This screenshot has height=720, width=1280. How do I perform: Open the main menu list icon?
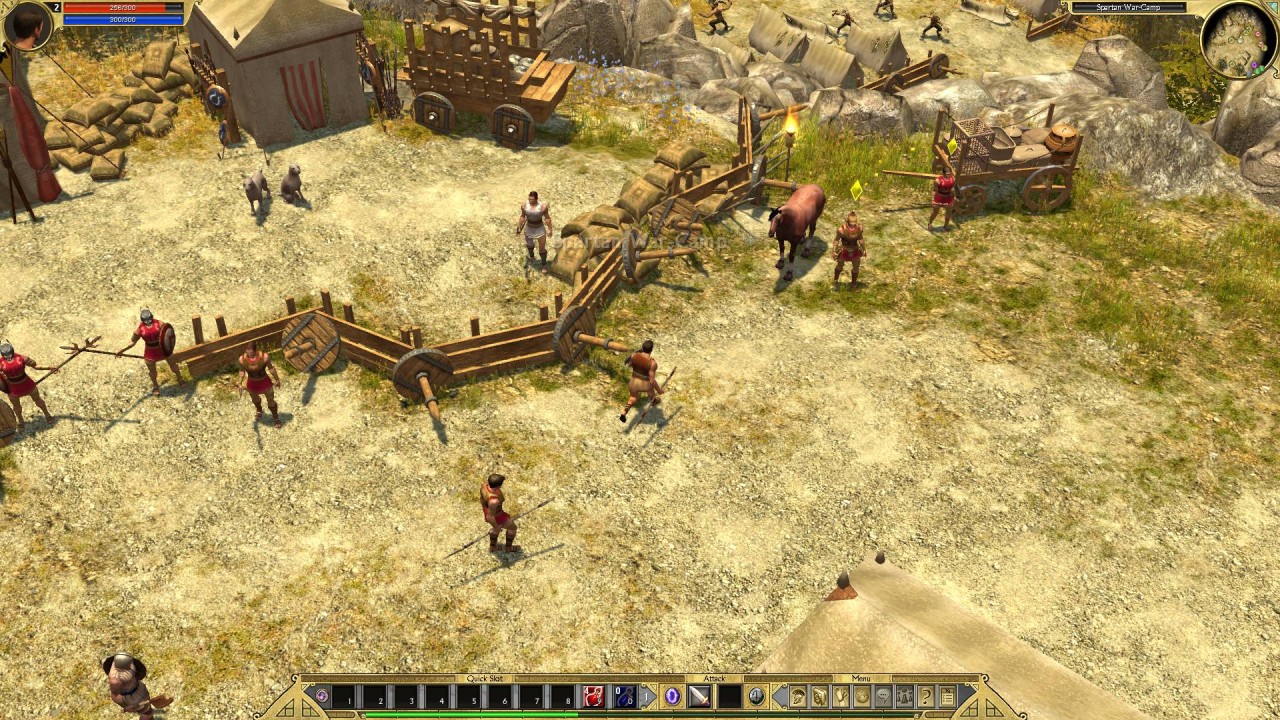tap(947, 696)
